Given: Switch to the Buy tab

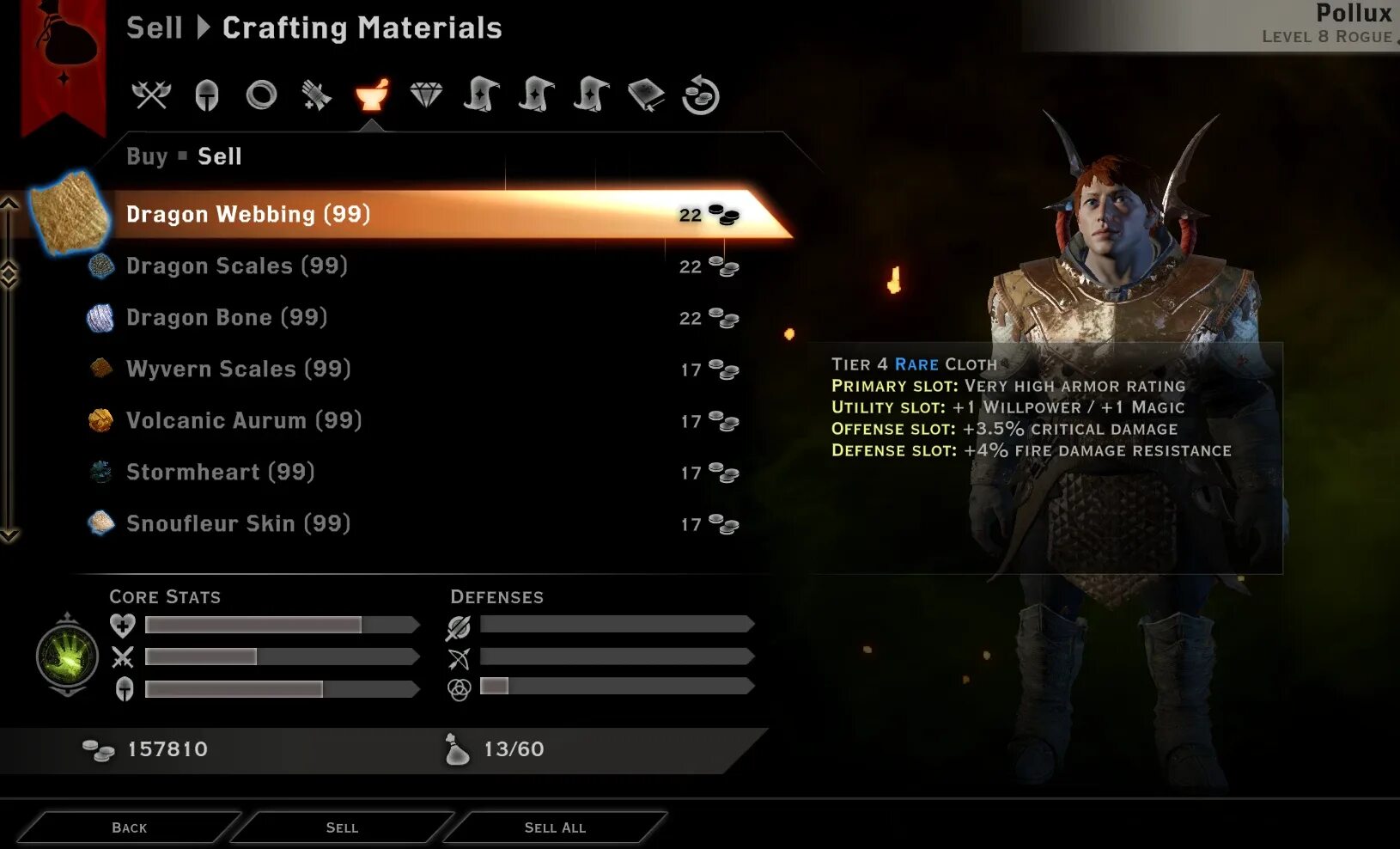Looking at the screenshot, I should pyautogui.click(x=147, y=156).
